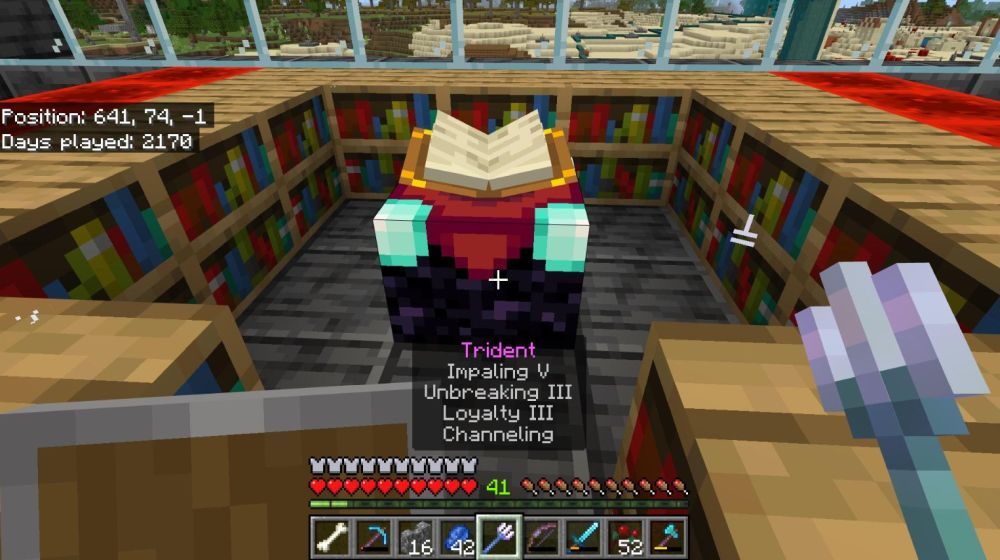Choose the gray stone stack of 16
Viewport: 1000px width, 560px height.
click(414, 537)
